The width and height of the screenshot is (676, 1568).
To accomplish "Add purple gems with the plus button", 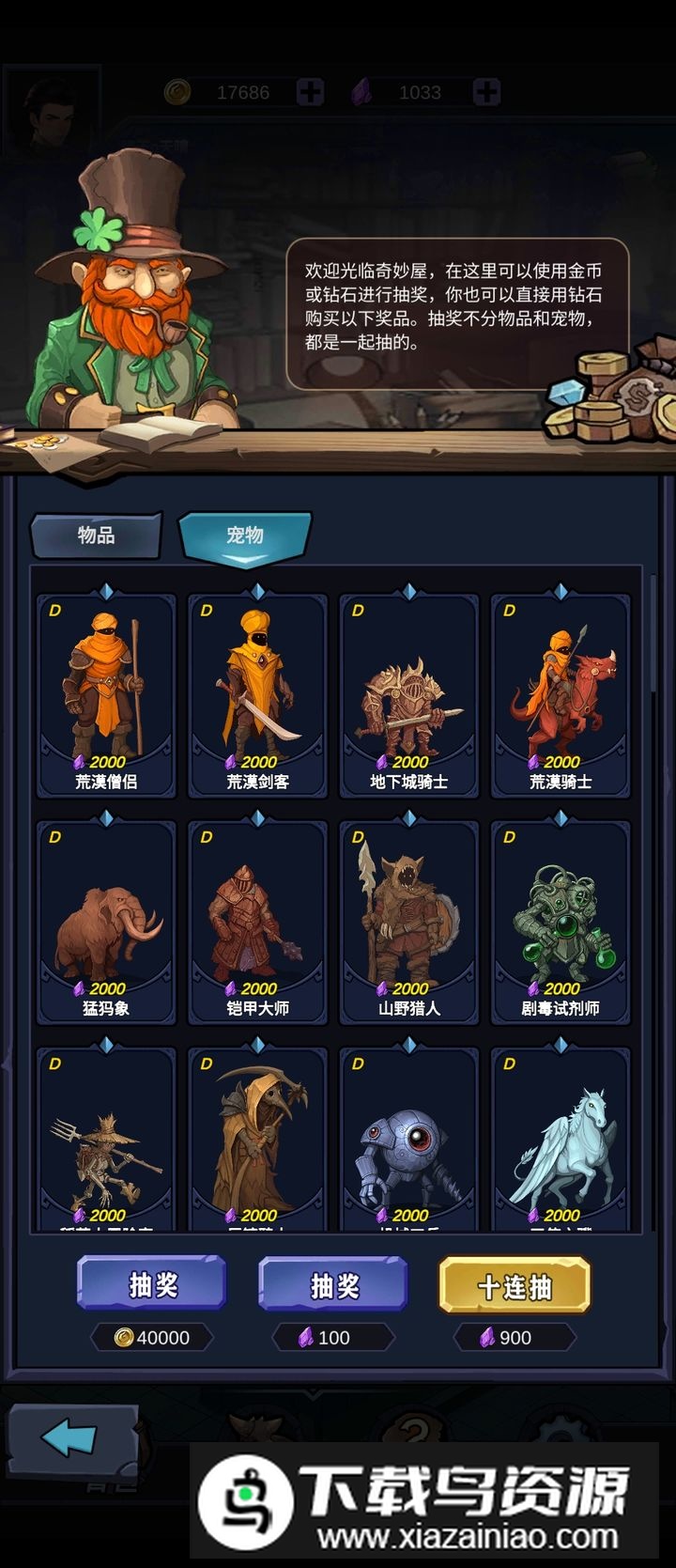I will pyautogui.click(x=485, y=92).
